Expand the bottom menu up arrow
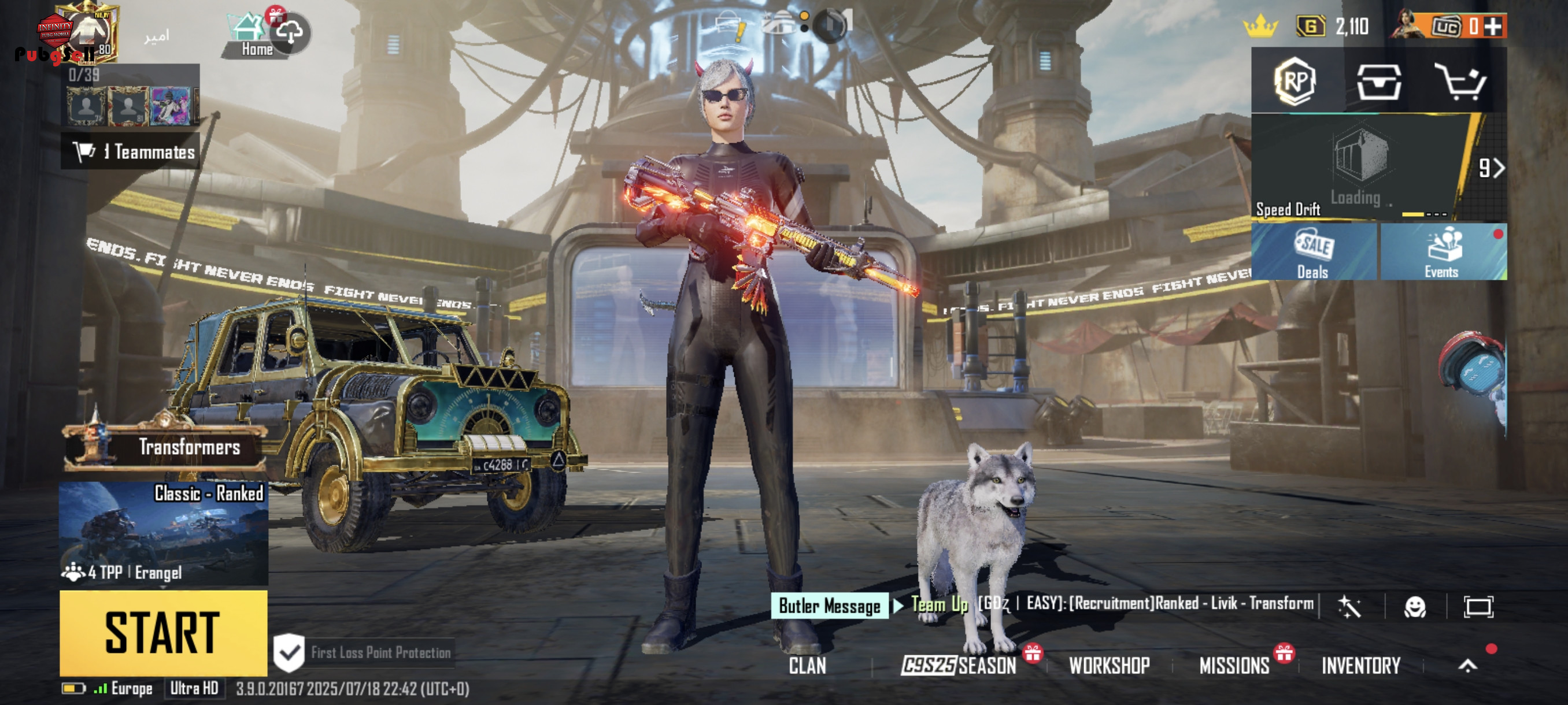 (x=1467, y=666)
